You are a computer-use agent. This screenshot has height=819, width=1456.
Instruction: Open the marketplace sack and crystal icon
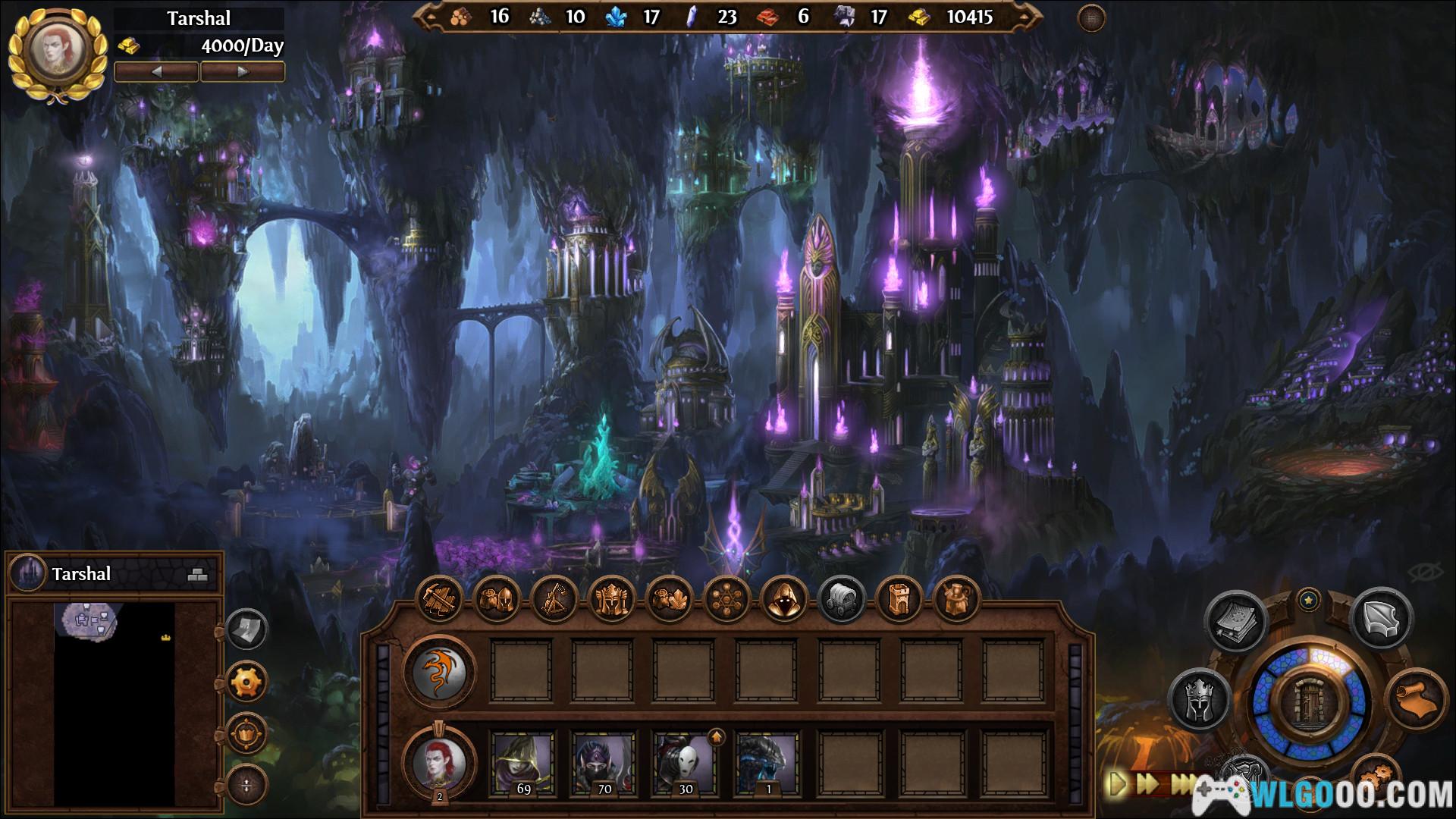point(669,600)
